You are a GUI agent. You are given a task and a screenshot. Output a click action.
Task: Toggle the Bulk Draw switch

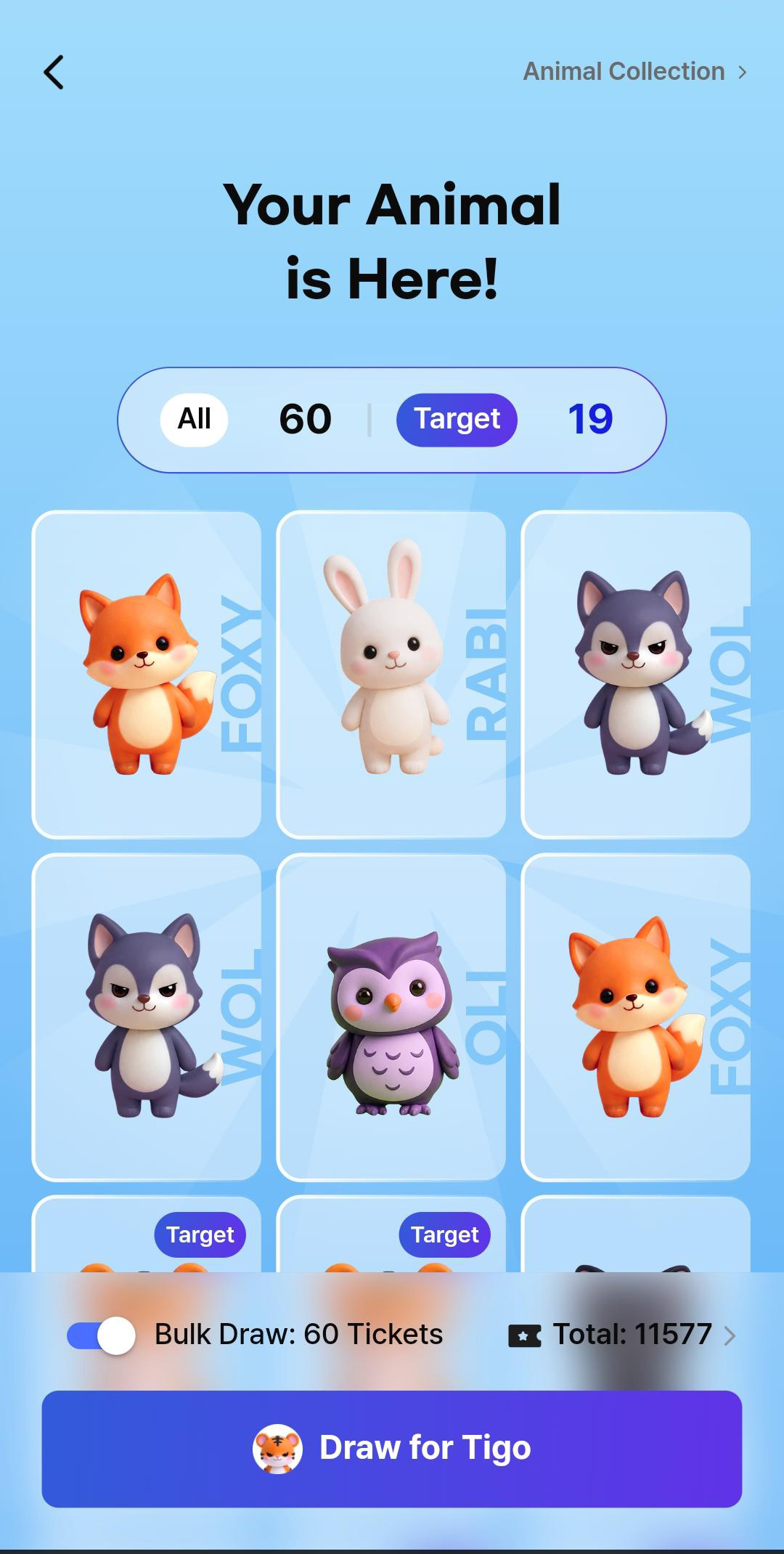click(101, 1335)
